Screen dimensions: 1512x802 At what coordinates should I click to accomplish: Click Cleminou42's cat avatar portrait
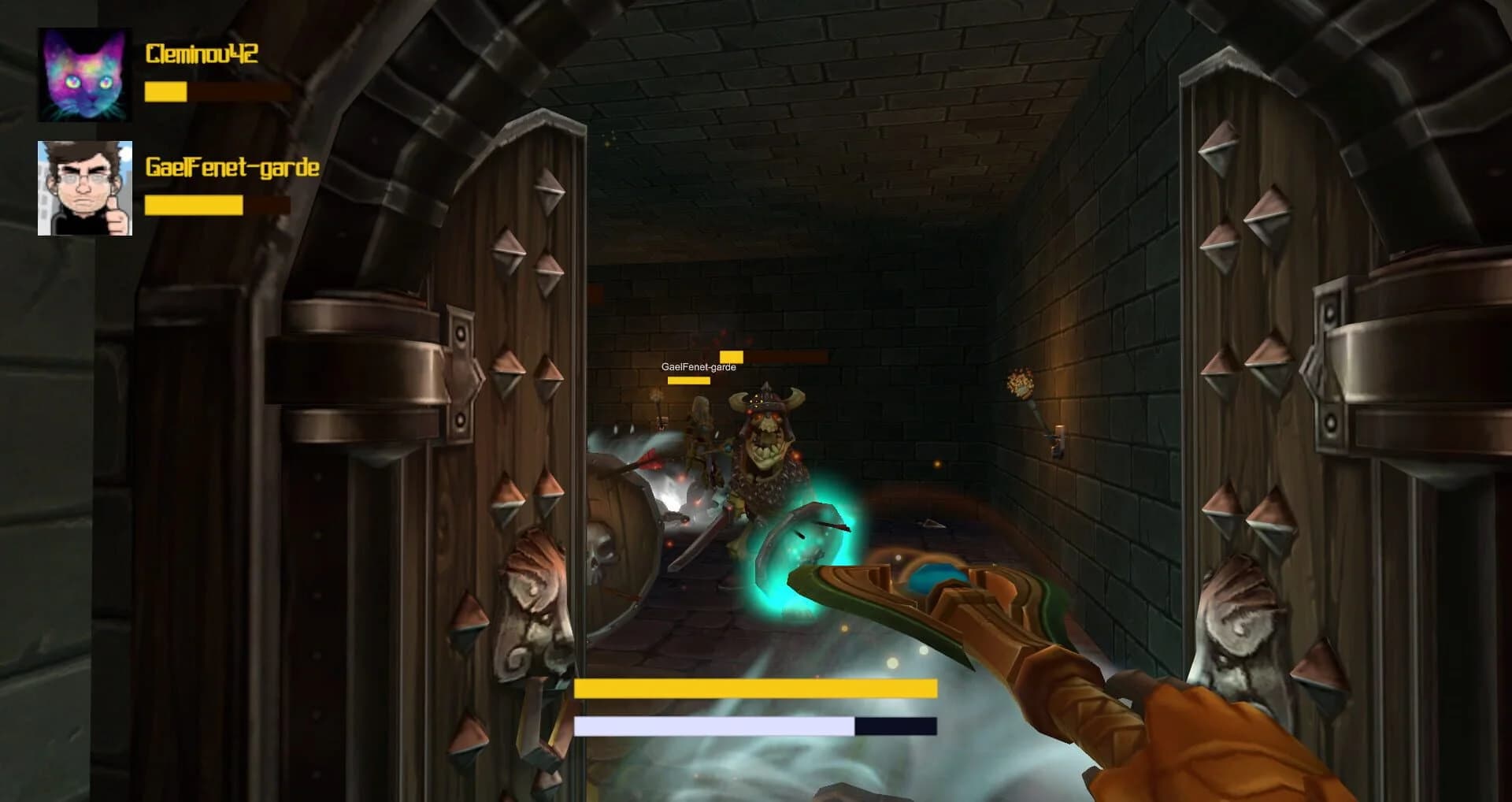tap(83, 75)
